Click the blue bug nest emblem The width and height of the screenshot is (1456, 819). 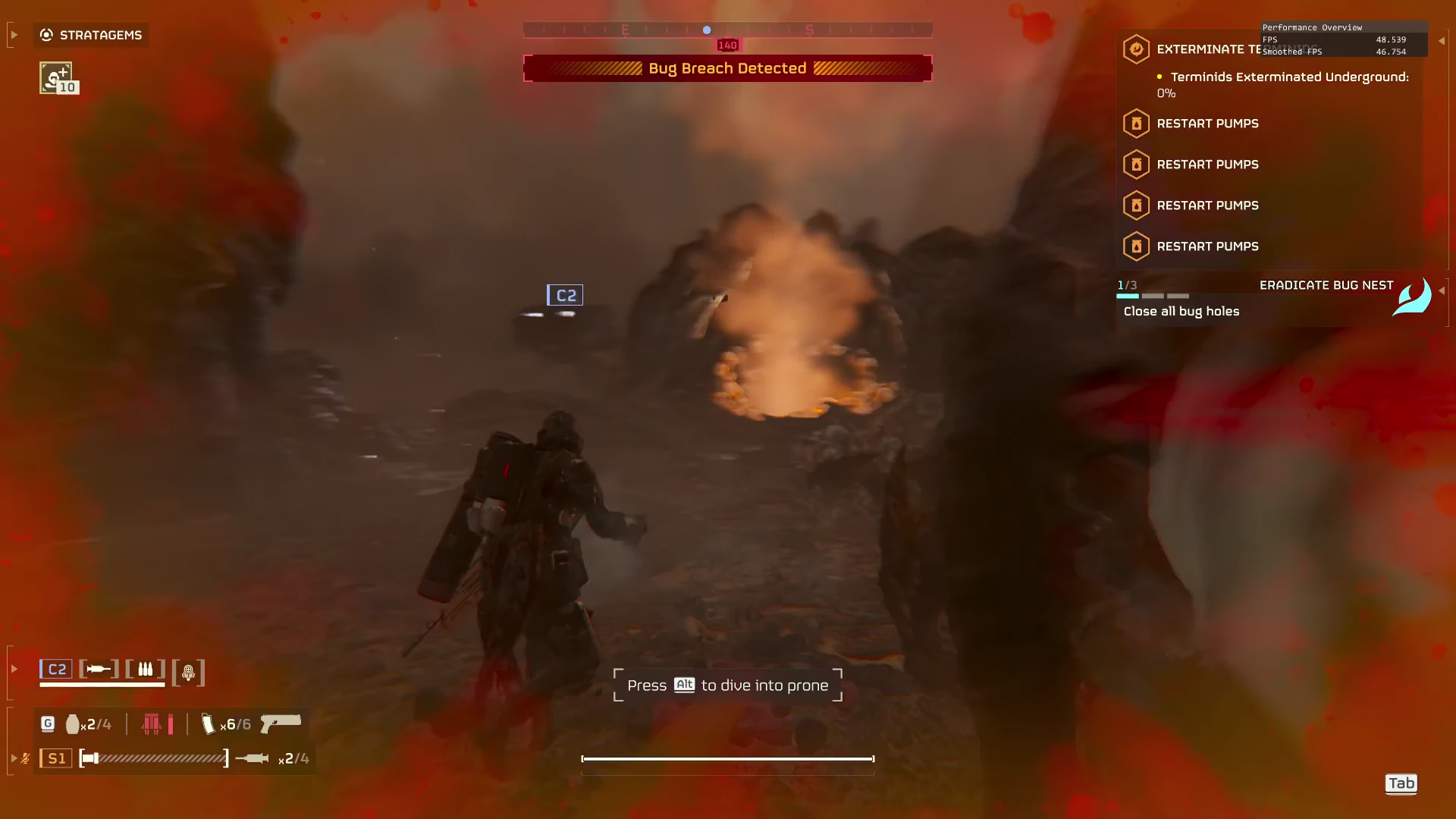[1412, 296]
